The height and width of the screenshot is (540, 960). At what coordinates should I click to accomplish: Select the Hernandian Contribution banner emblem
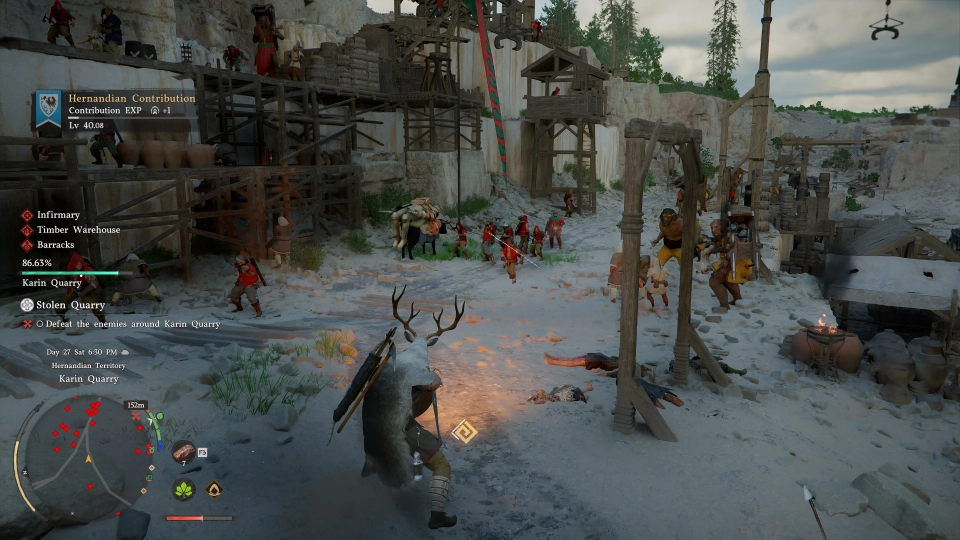pyautogui.click(x=47, y=107)
